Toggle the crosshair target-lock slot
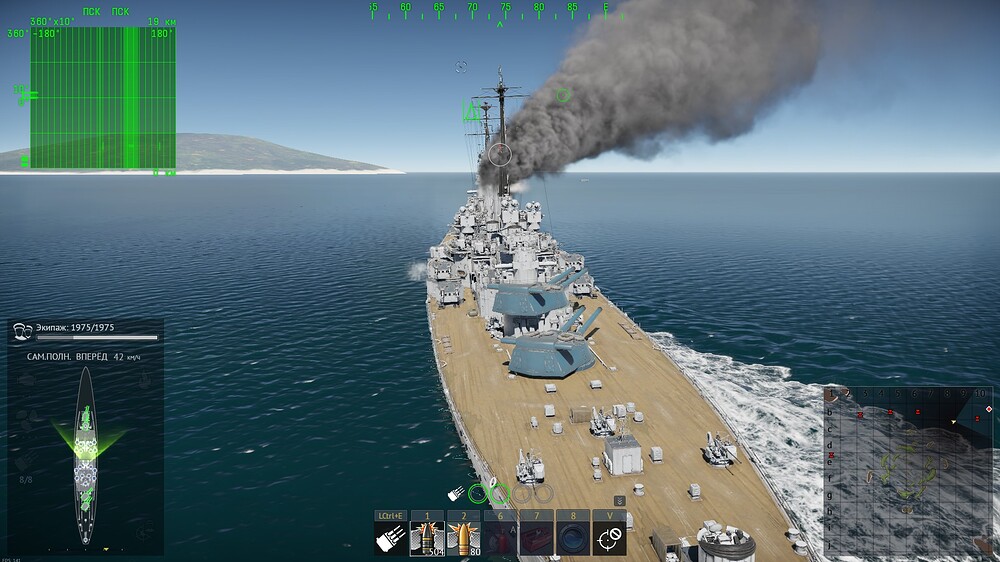The height and width of the screenshot is (562, 1000). 610,538
